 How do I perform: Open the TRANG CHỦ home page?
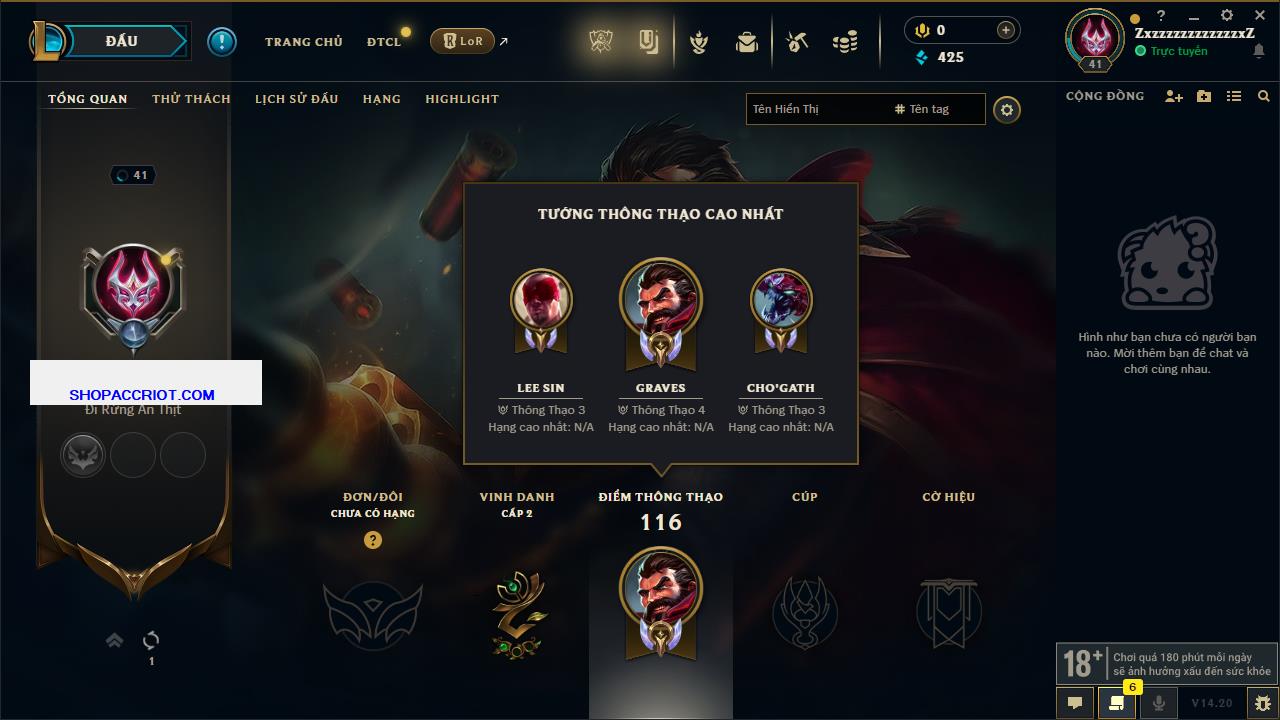[x=303, y=42]
